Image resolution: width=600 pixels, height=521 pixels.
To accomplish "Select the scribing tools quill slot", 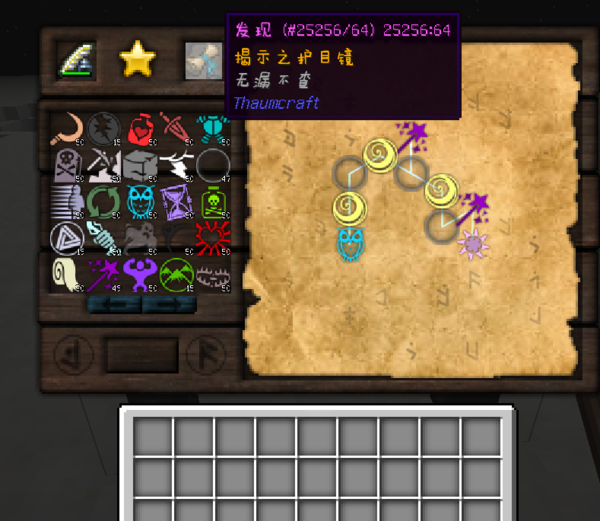I will click(76, 60).
